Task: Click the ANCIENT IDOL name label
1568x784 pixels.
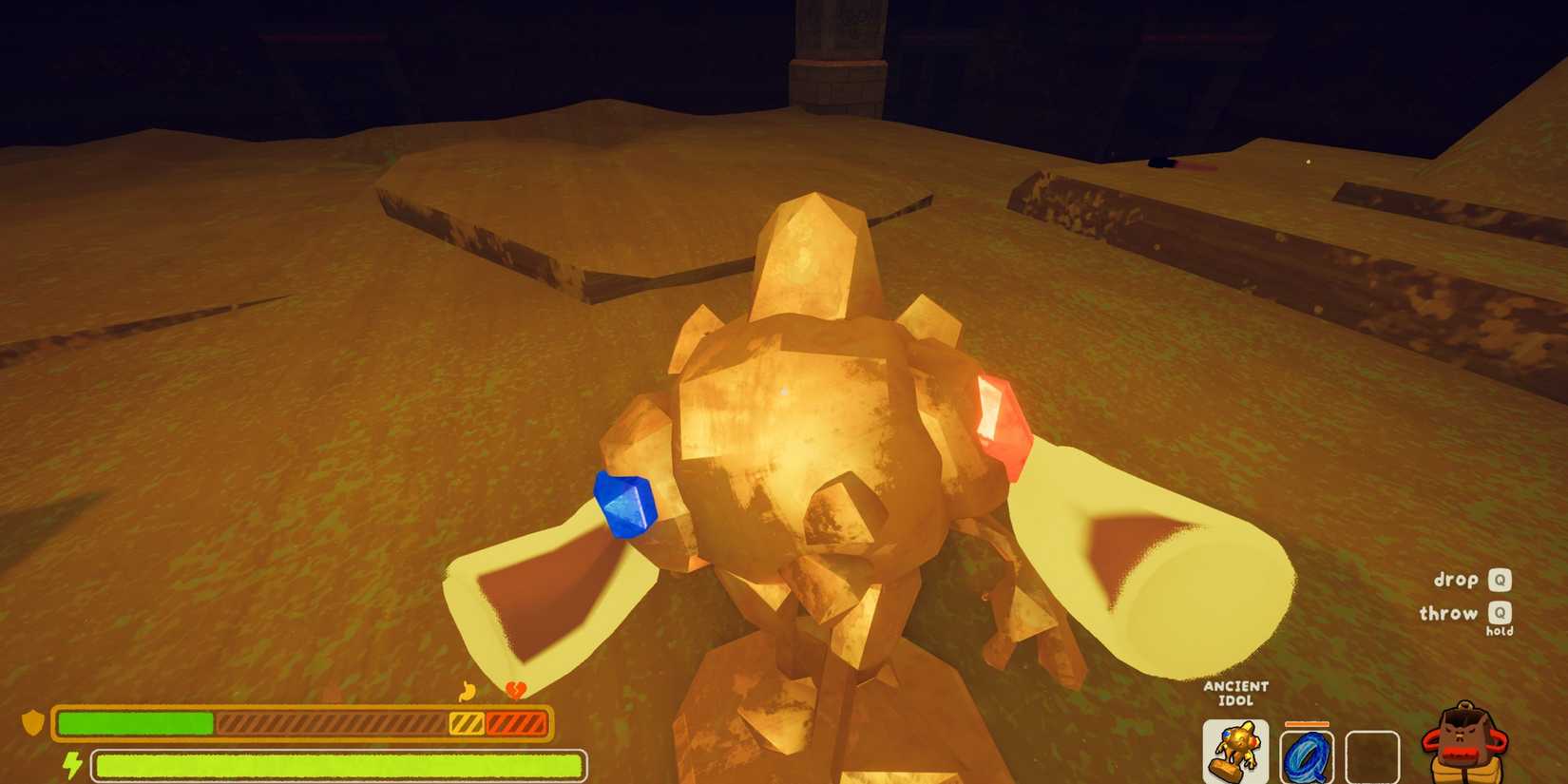Action: [1235, 691]
